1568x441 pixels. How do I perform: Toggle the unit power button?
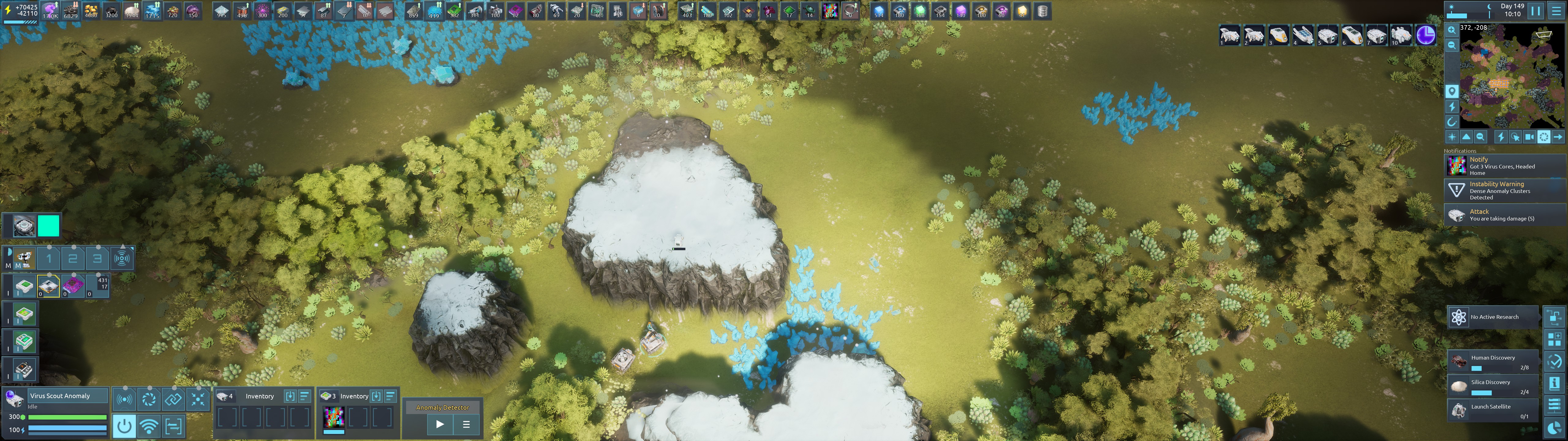(124, 426)
